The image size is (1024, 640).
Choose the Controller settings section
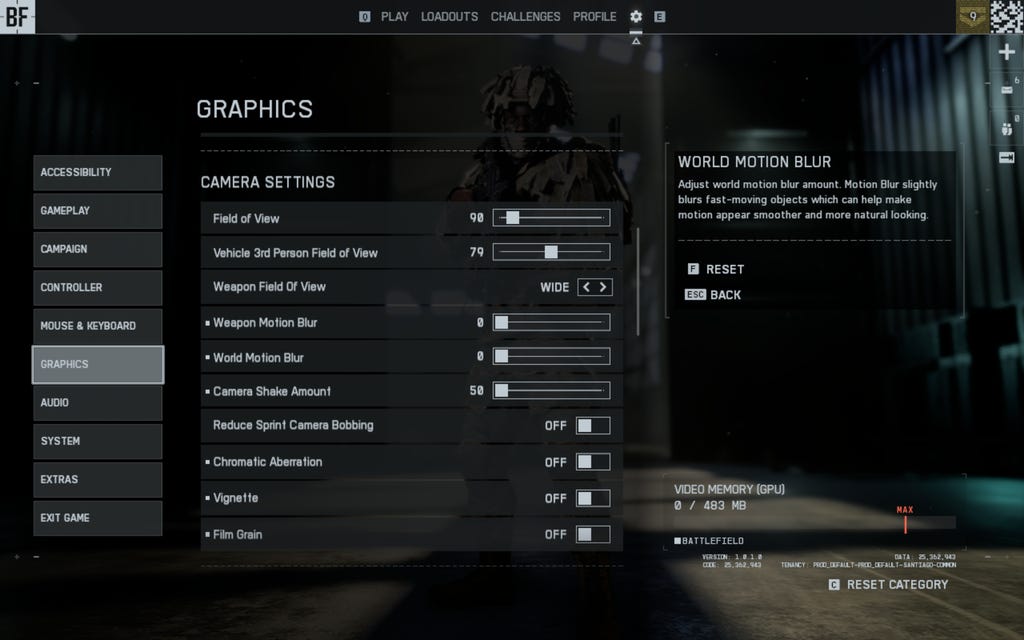[97, 288]
